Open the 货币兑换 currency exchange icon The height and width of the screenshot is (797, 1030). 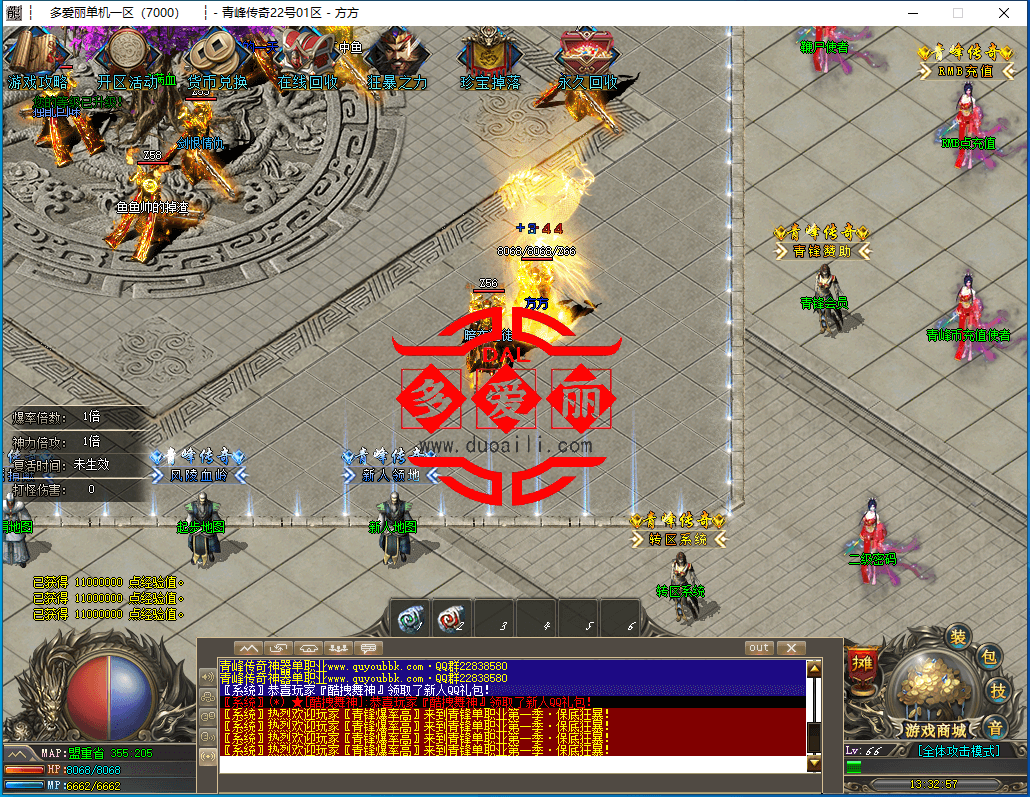[x=216, y=58]
